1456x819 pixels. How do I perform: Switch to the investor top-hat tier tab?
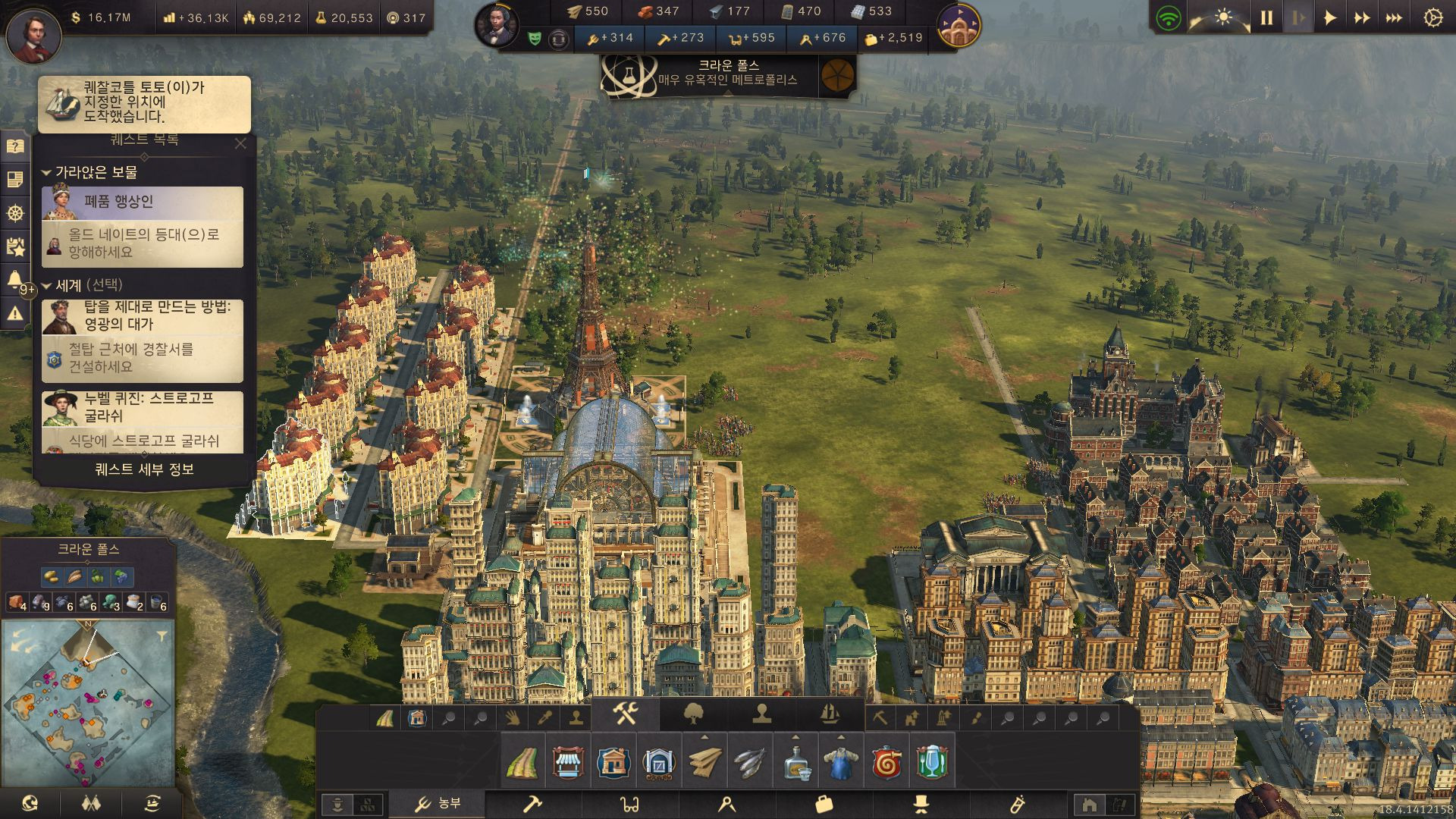tap(921, 804)
